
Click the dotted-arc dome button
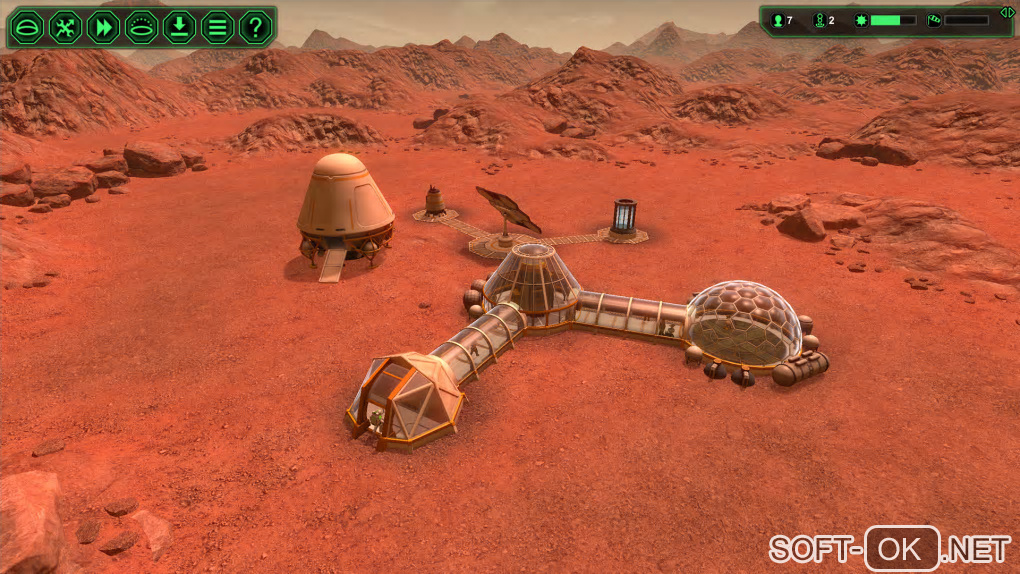tap(141, 27)
